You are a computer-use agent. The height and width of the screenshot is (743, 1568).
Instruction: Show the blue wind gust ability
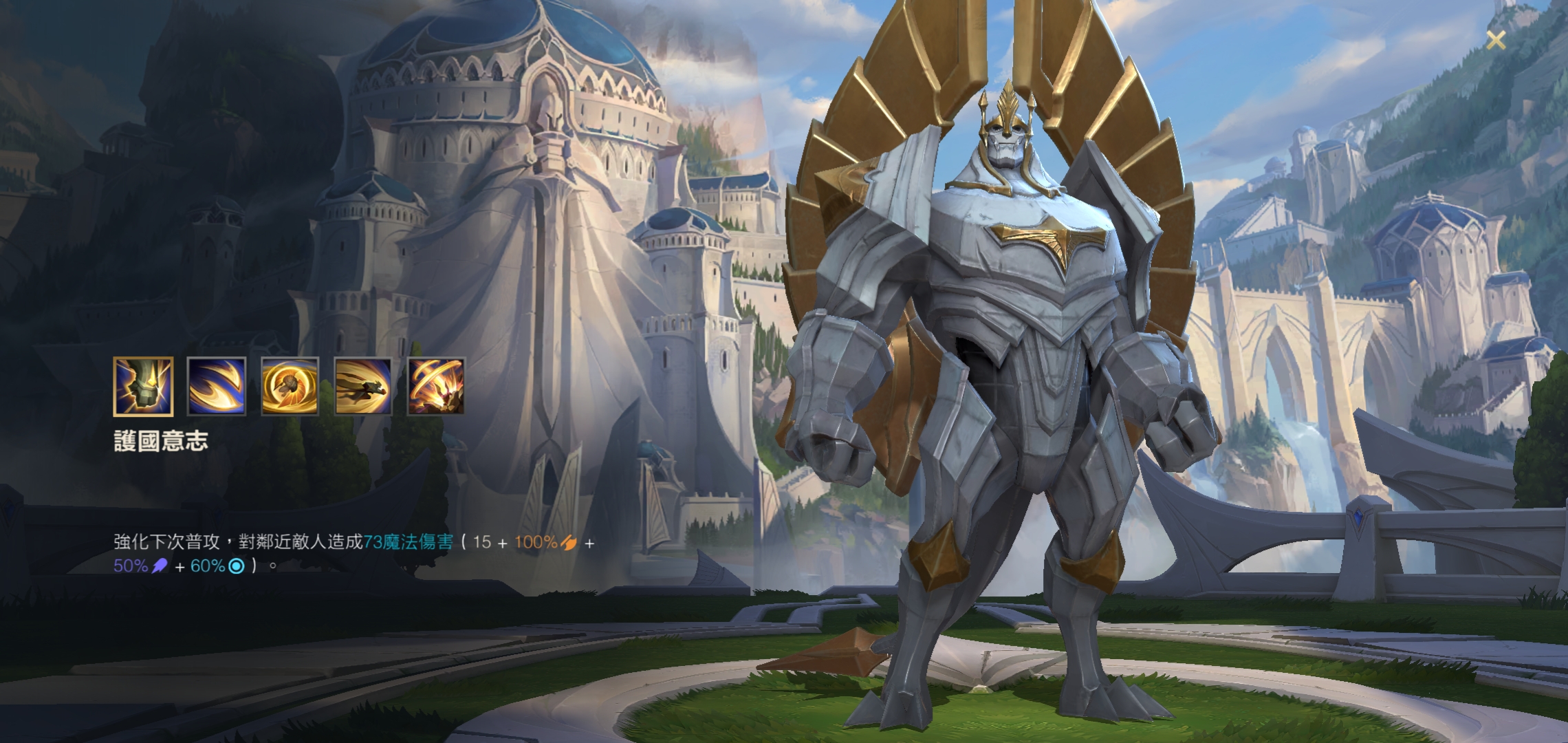[217, 387]
